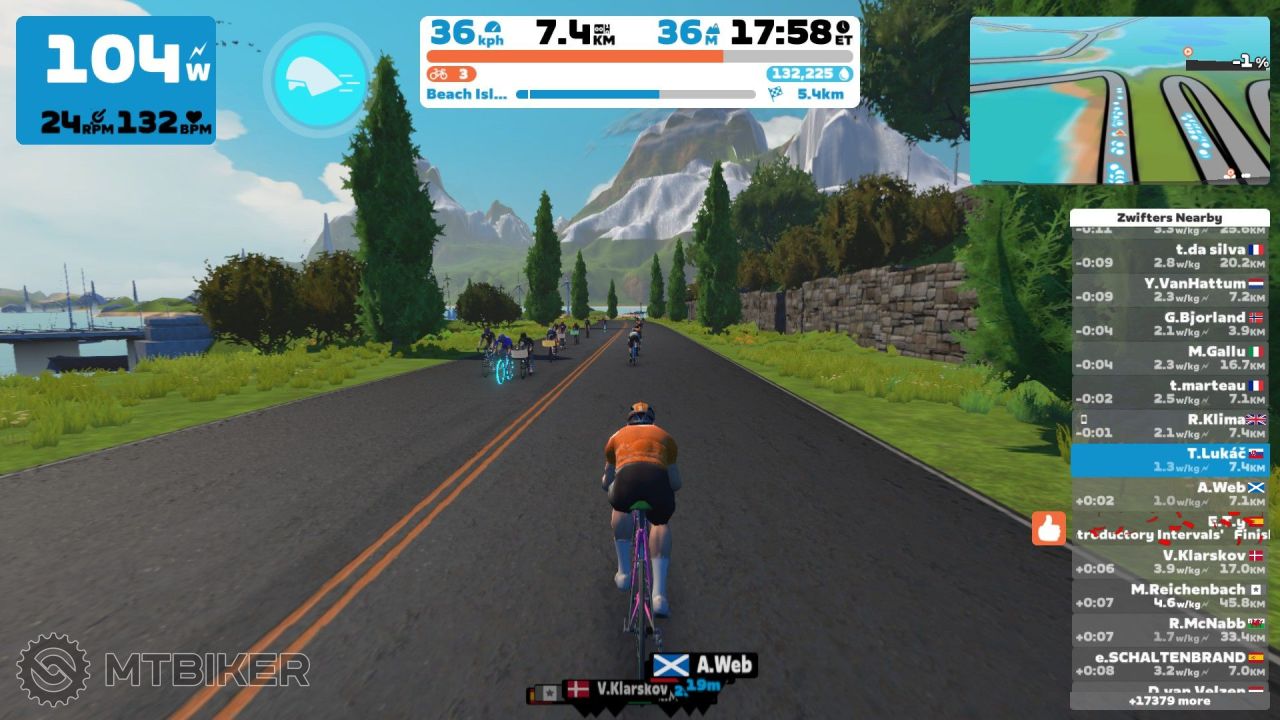Choose A.Web in the Zwifters Nearby list
The height and width of the screenshot is (720, 1280).
click(x=1170, y=494)
